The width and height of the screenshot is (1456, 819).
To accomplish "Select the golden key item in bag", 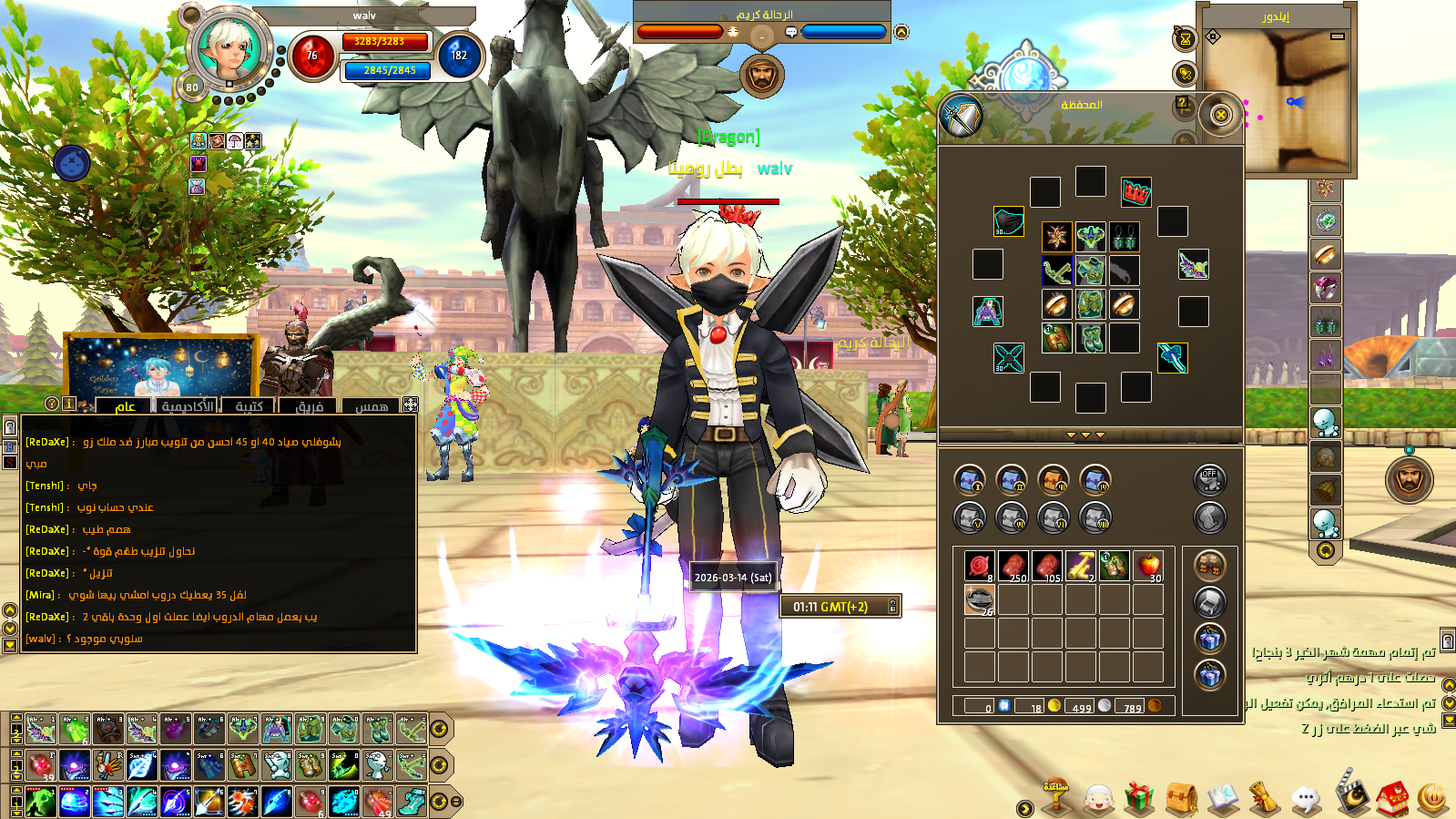I will [x=1081, y=566].
